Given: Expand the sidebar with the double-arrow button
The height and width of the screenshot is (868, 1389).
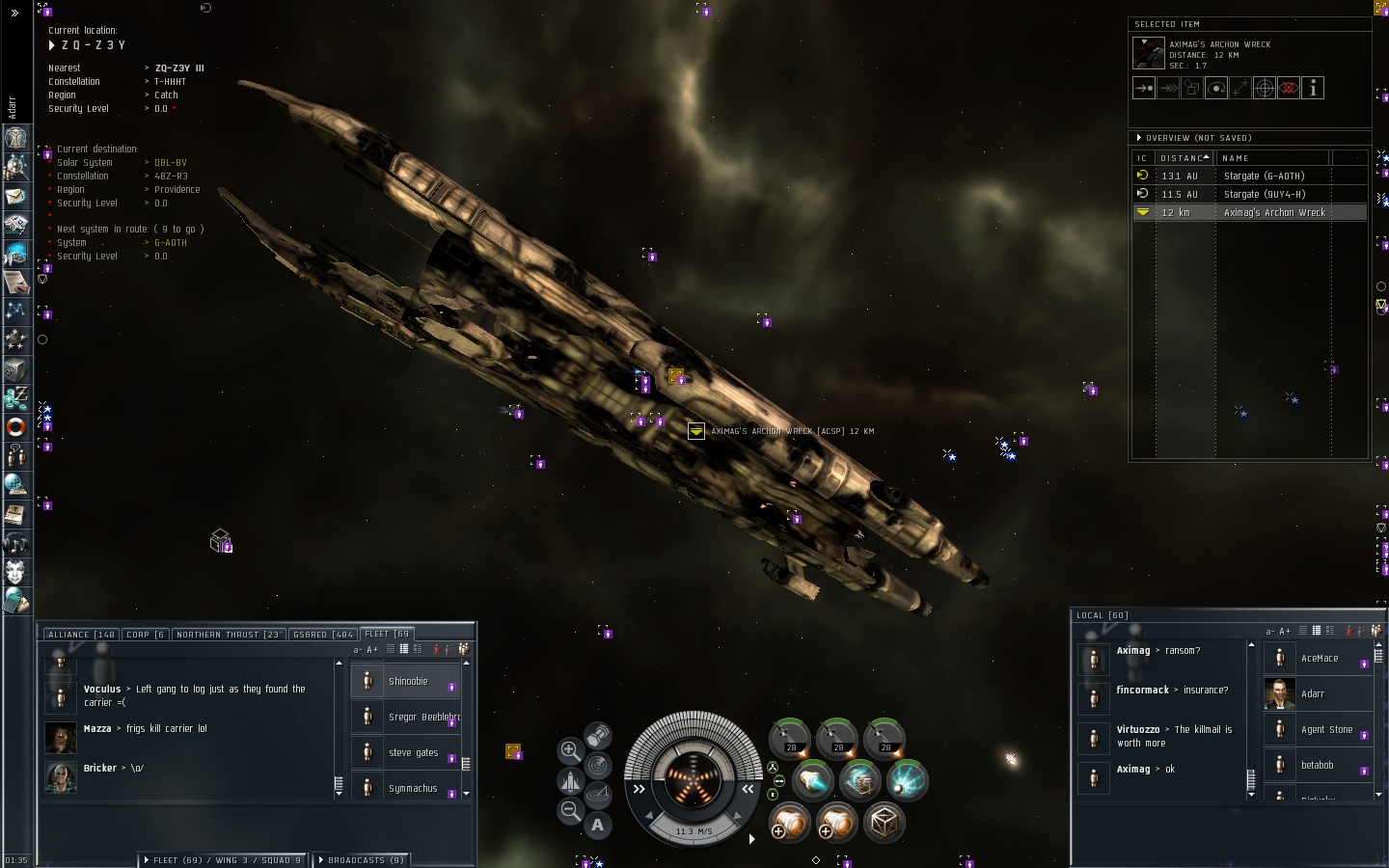Looking at the screenshot, I should point(14,14).
